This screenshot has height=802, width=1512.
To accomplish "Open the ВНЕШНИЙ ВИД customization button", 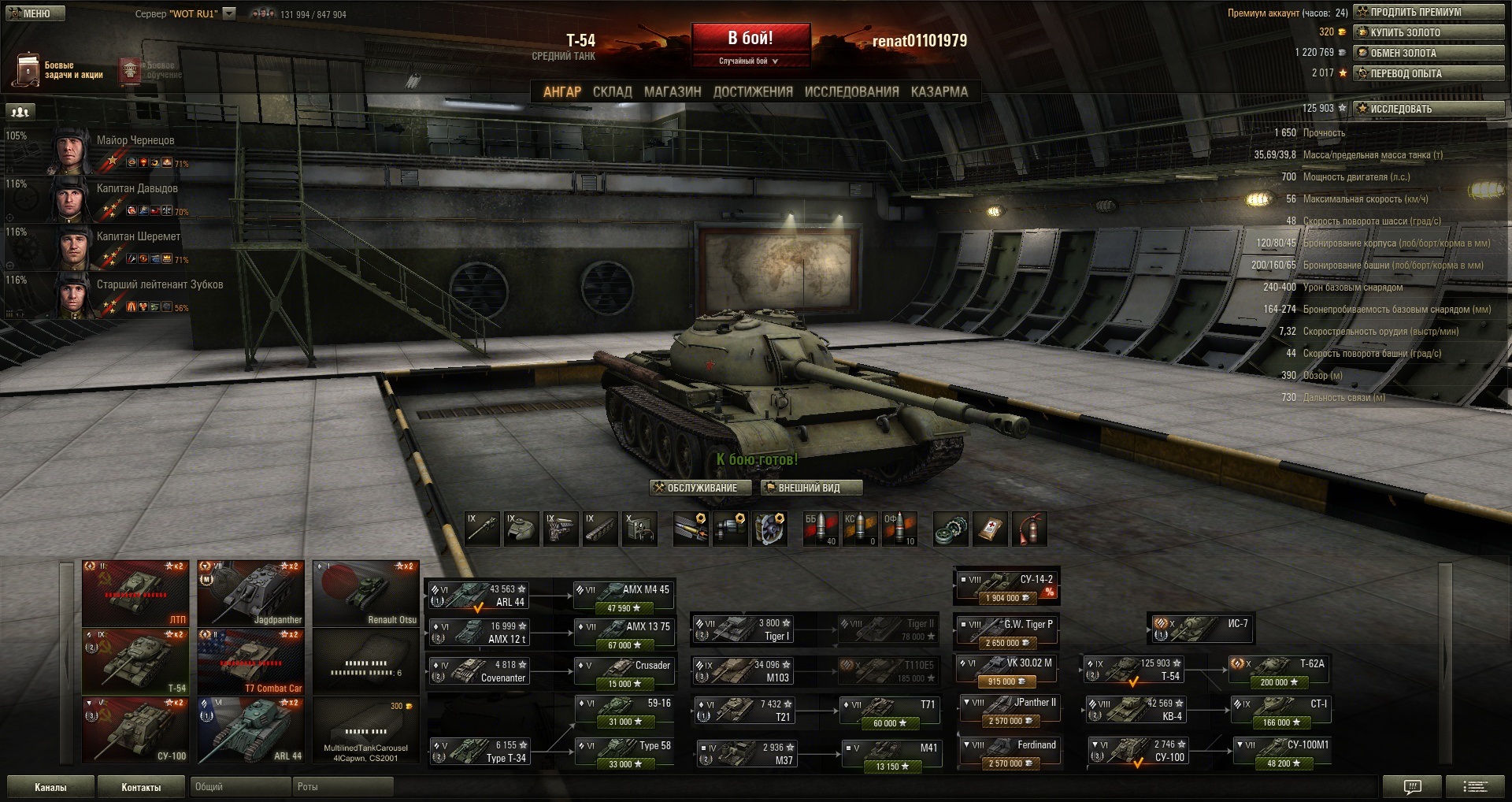I will pos(810,488).
